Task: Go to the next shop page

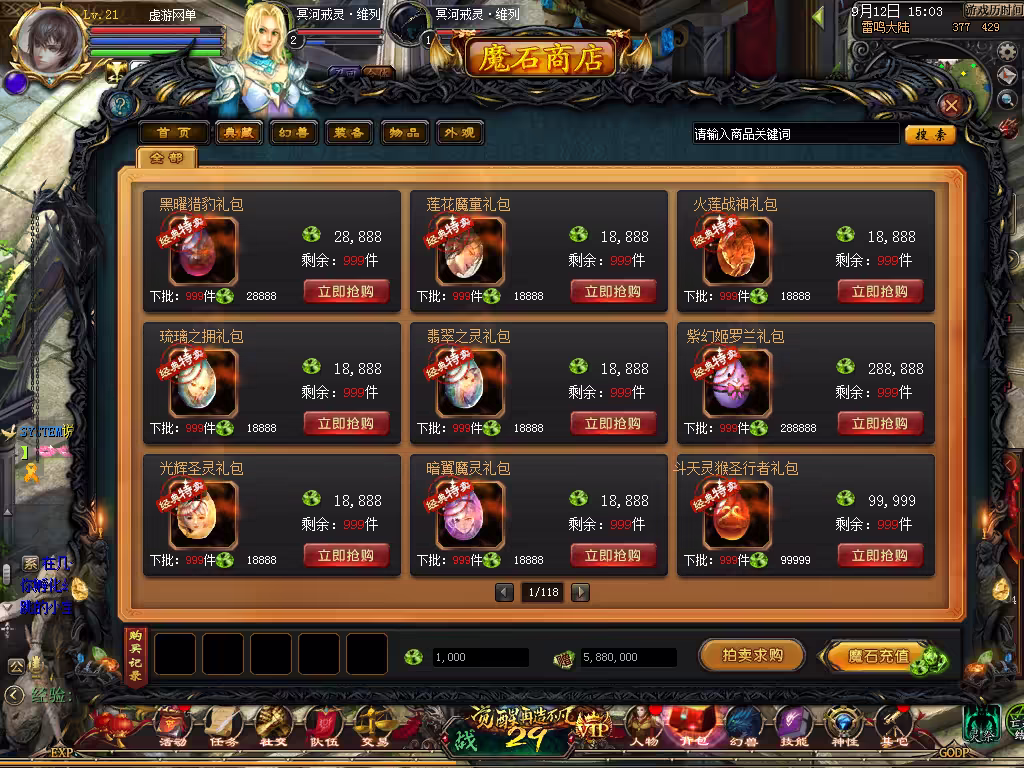Action: point(580,592)
